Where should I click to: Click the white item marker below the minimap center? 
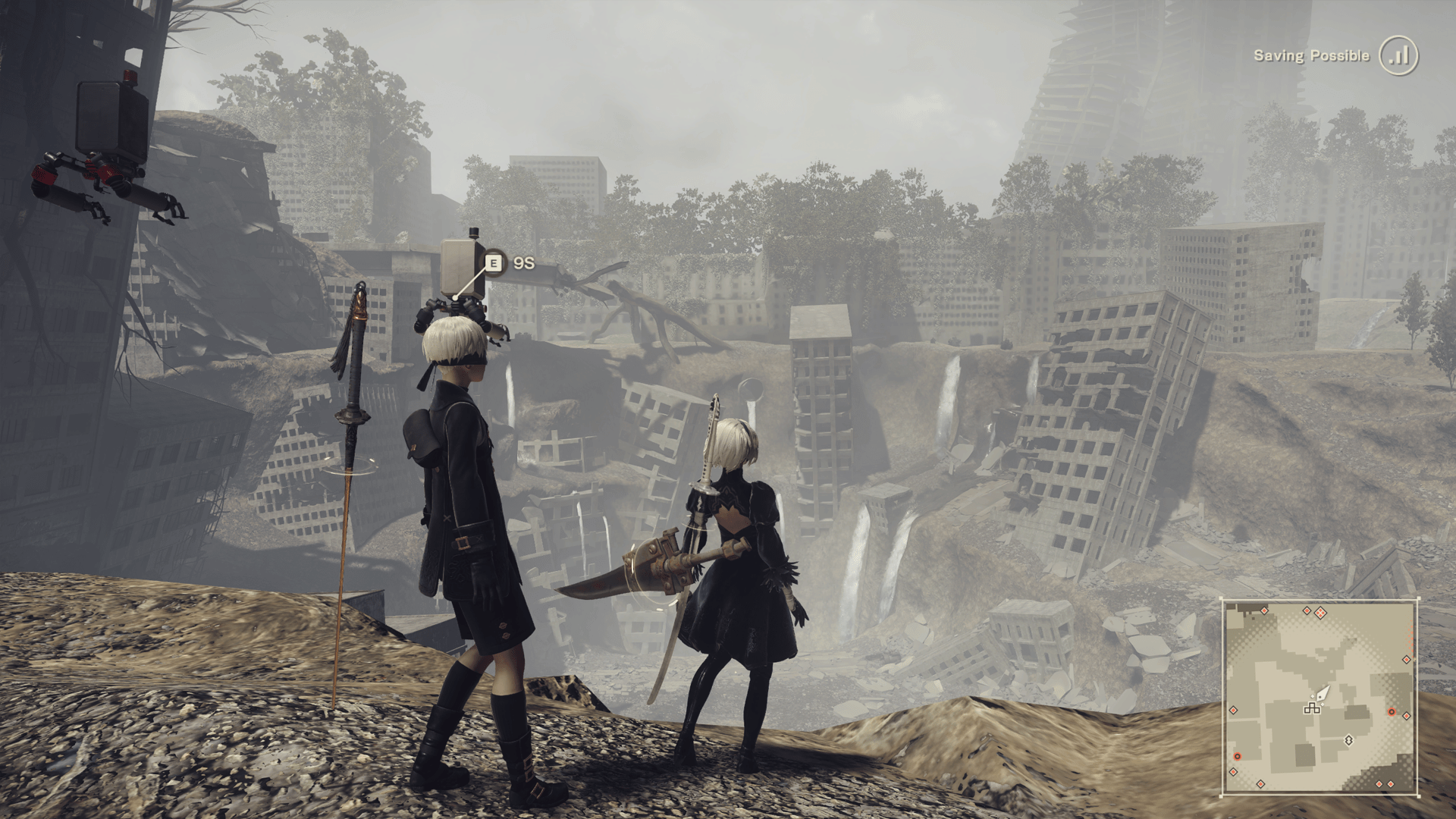pyautogui.click(x=1348, y=741)
